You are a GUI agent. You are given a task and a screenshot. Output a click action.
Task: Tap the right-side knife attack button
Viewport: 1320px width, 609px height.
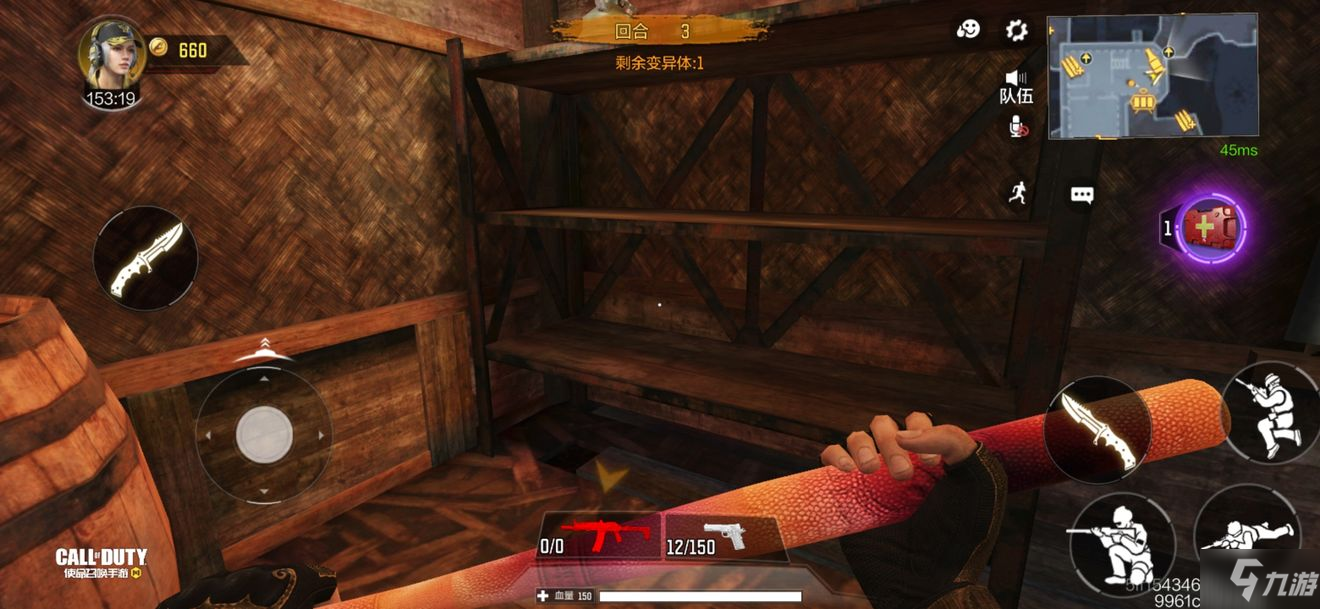1094,431
